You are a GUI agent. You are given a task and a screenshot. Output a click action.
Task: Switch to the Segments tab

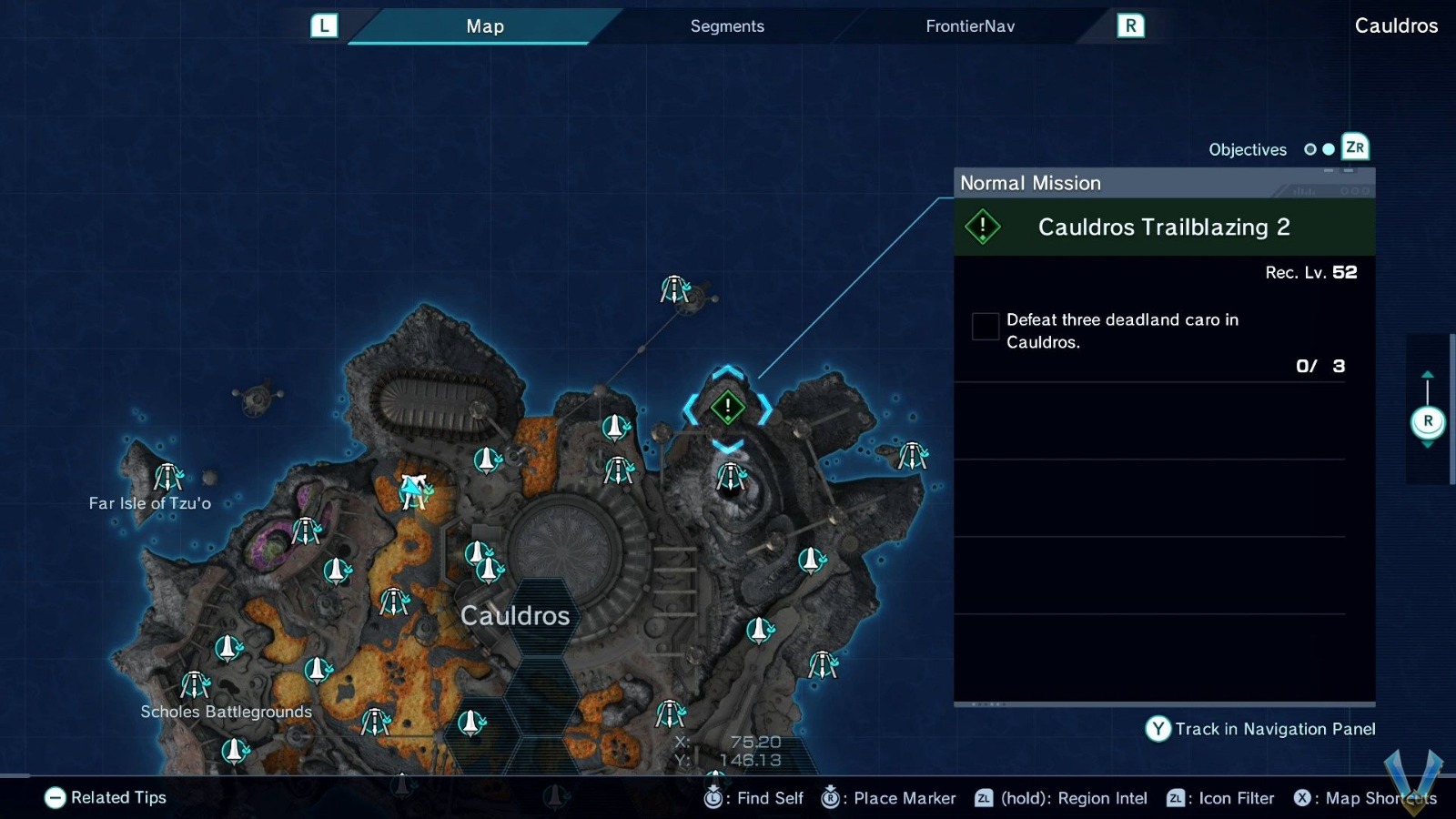[x=726, y=25]
